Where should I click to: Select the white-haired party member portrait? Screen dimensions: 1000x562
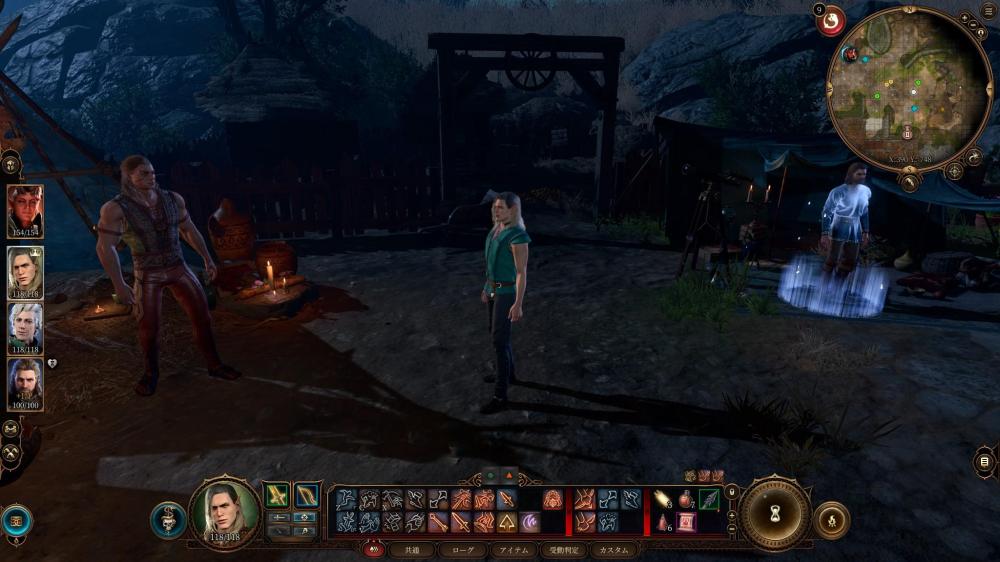point(25,327)
